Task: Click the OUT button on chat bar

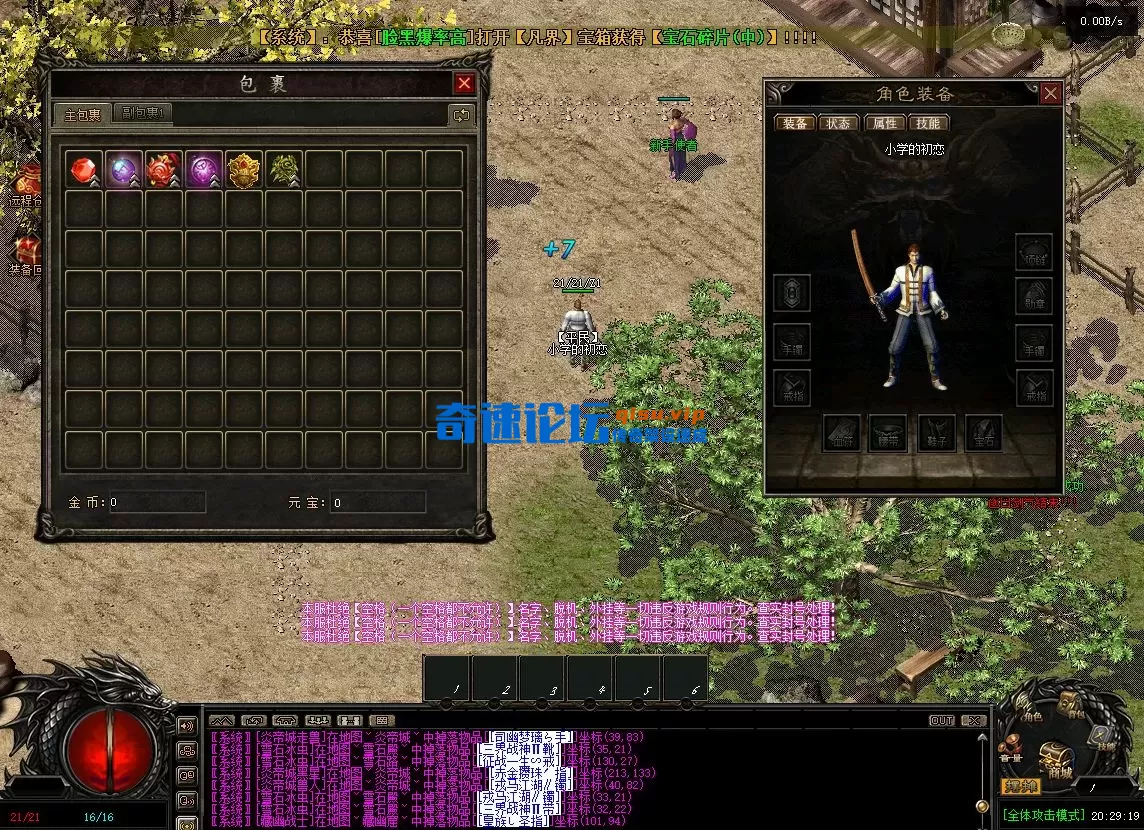Action: [941, 720]
